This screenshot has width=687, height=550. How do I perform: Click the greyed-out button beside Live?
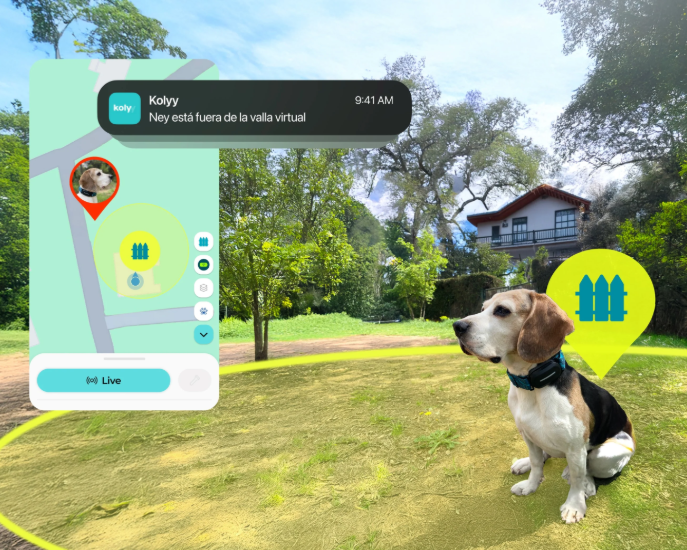[193, 381]
